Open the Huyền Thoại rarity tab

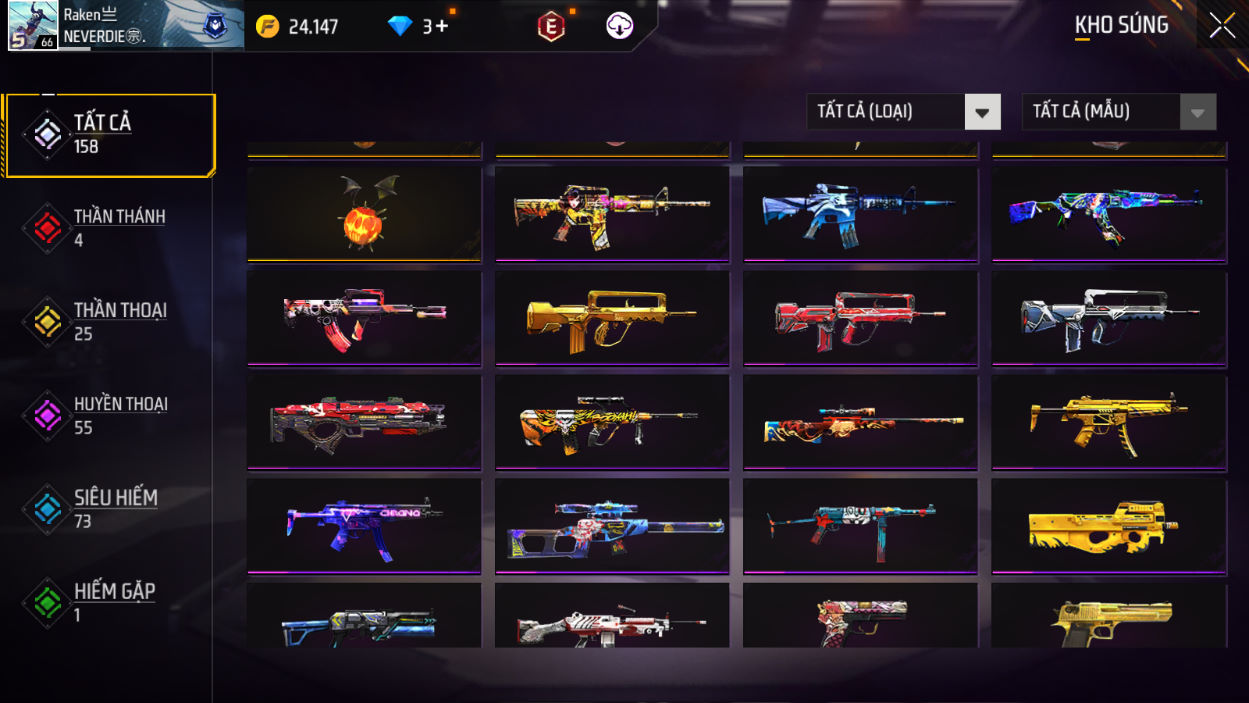tap(108, 415)
